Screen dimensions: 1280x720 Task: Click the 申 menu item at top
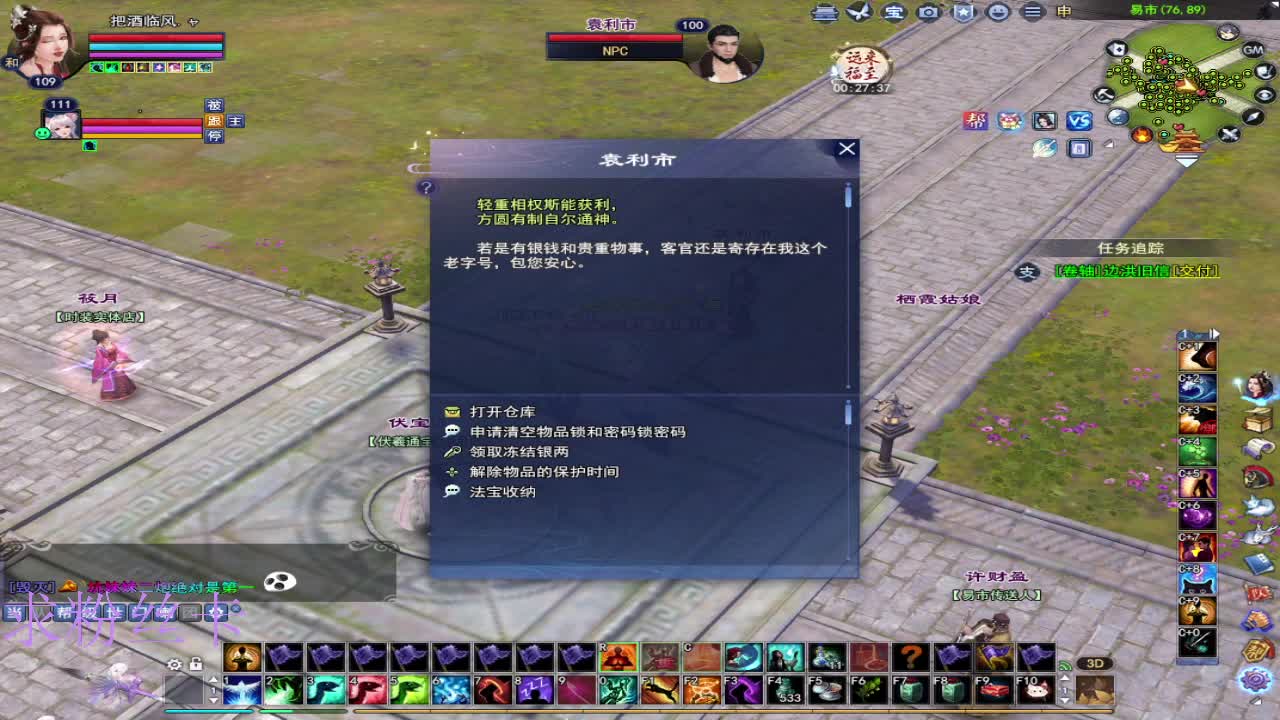(x=1062, y=12)
